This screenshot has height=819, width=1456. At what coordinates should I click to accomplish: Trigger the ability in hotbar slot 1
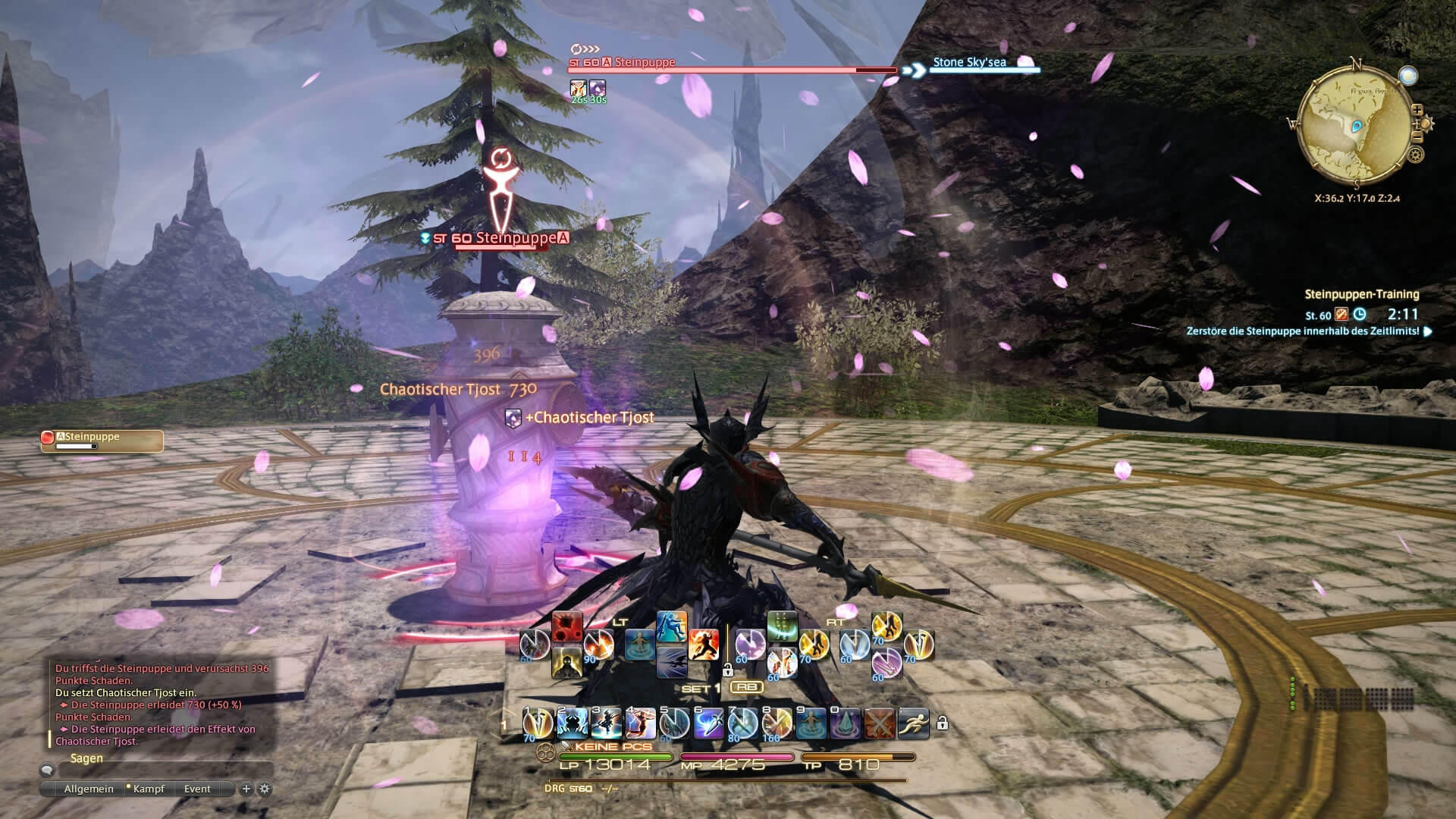tap(538, 723)
